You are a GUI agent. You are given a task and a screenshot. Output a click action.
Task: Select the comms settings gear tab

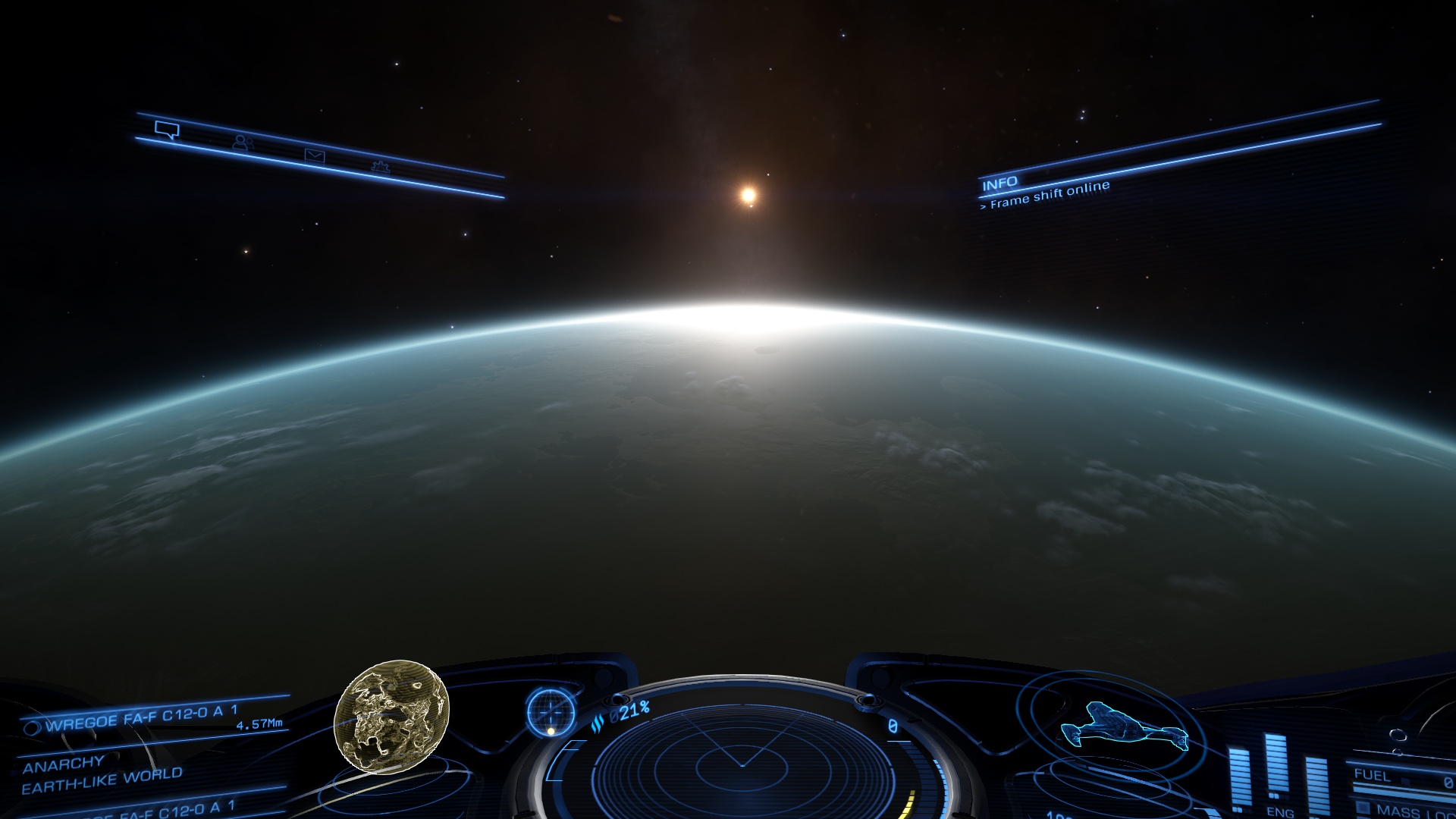(x=380, y=166)
